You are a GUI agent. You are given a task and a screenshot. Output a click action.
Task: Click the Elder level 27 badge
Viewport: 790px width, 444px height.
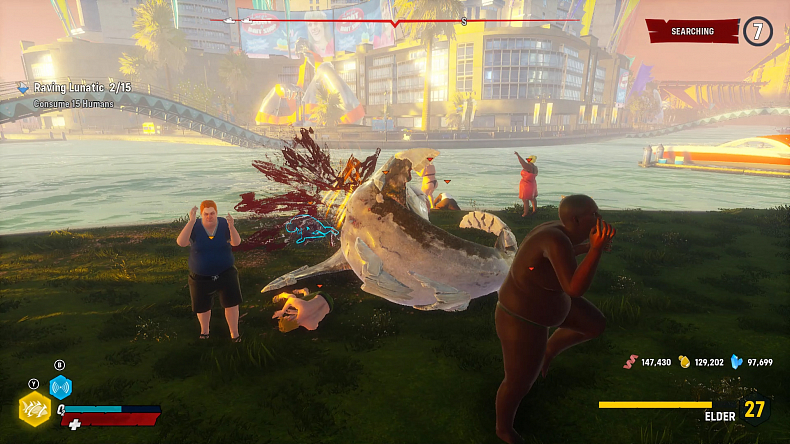pyautogui.click(x=753, y=410)
